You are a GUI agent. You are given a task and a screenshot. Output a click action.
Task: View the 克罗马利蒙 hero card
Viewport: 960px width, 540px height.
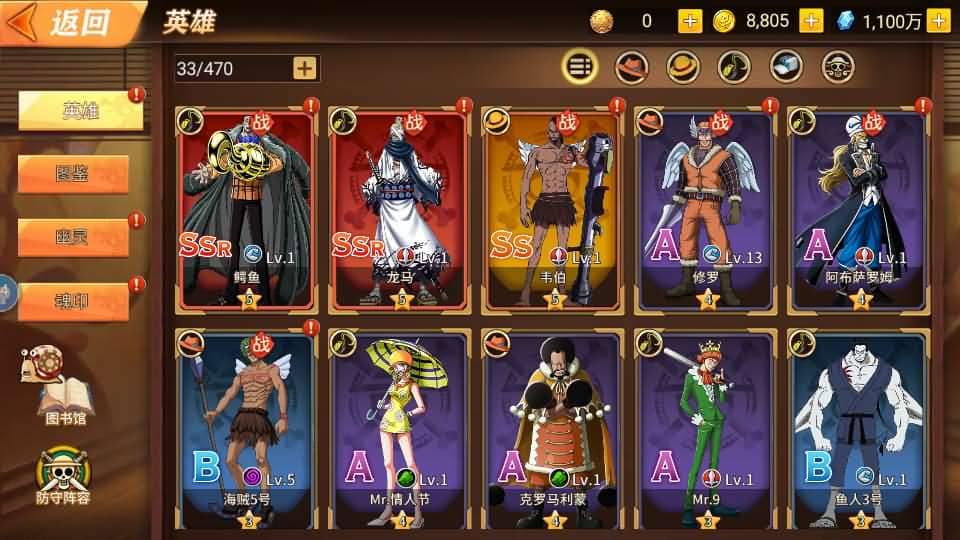(553, 430)
